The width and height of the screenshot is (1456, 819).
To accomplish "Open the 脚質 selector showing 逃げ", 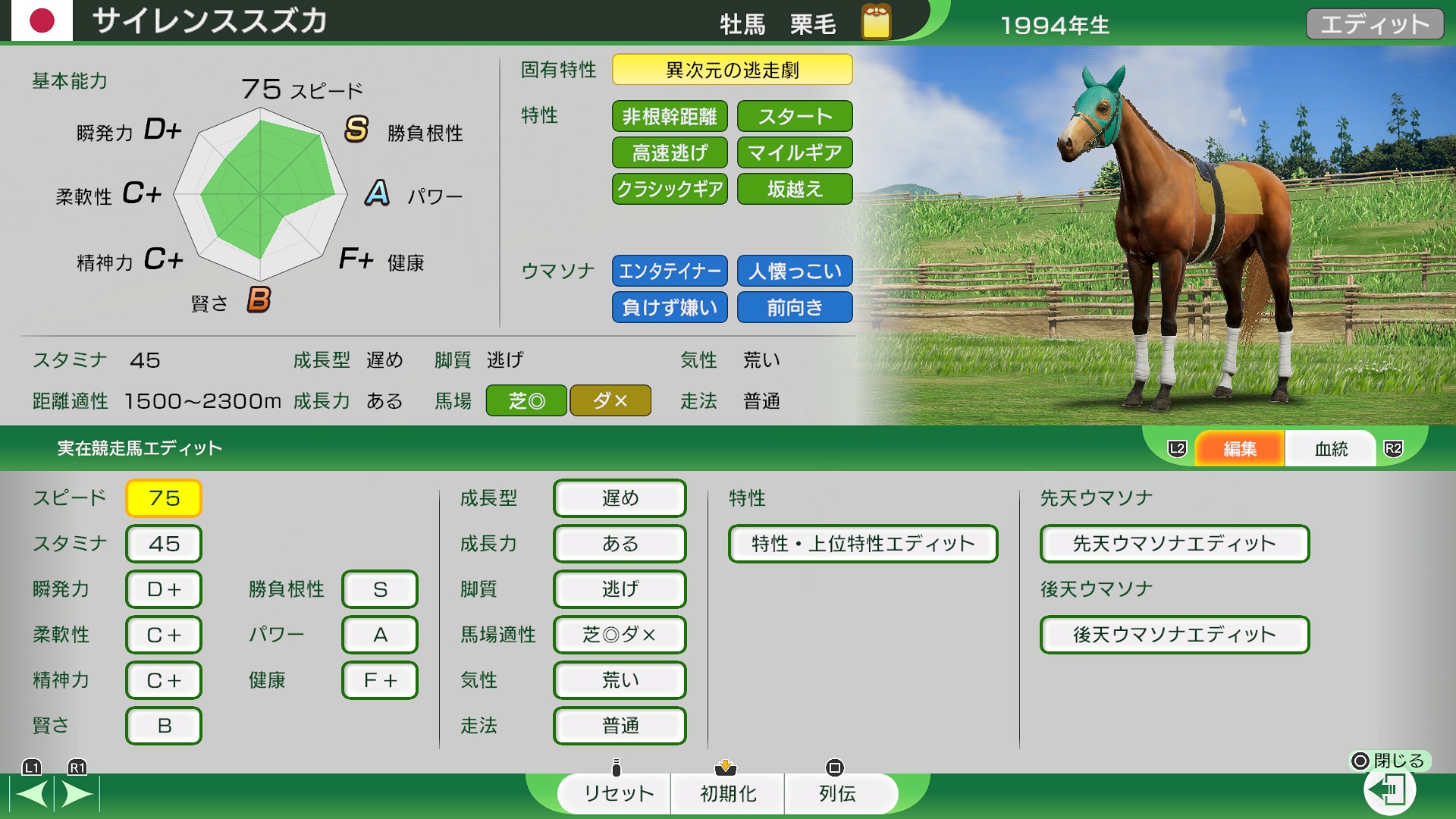I will (619, 589).
